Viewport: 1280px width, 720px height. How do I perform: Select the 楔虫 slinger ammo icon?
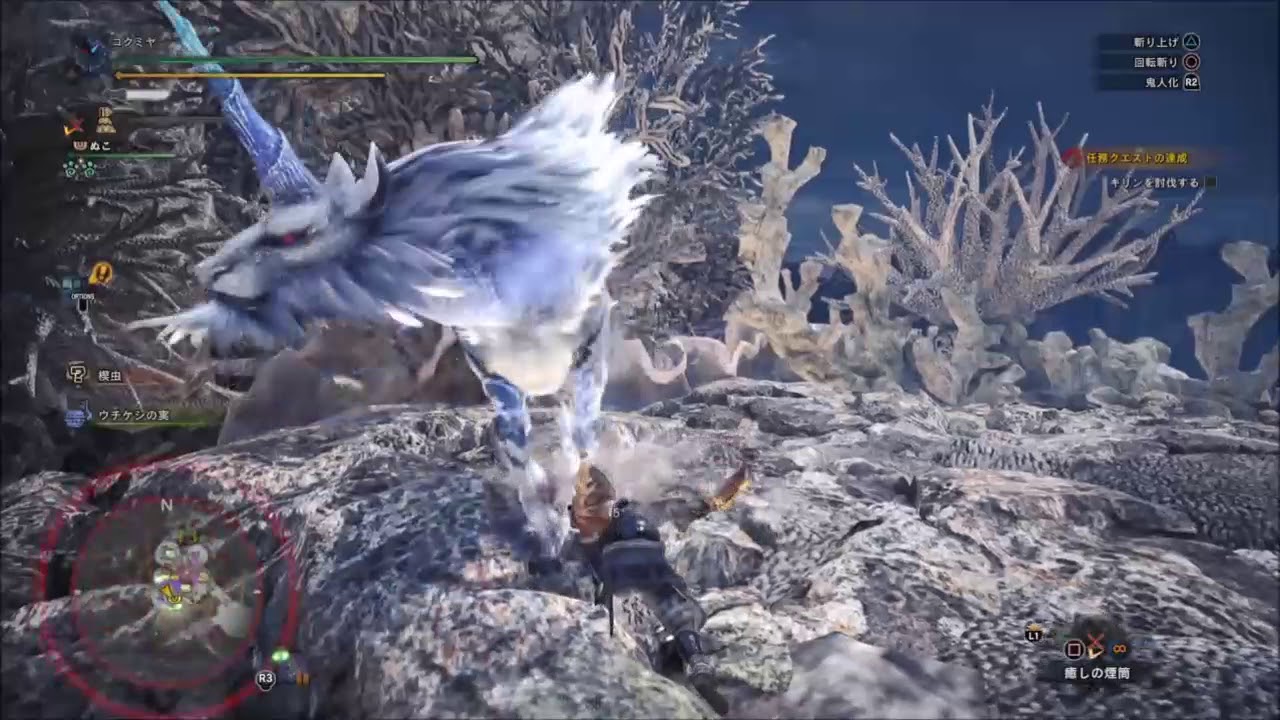(x=76, y=375)
